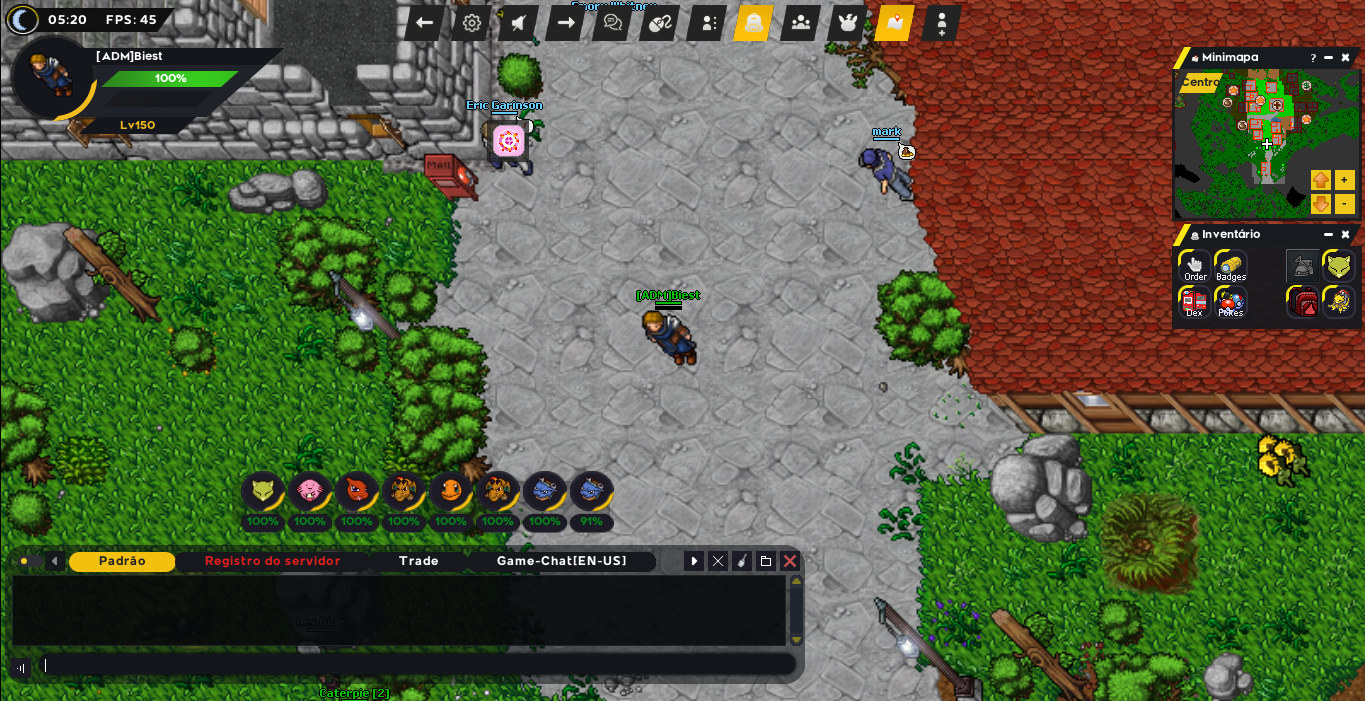Click the speech bubbles chat toolbar icon
1365x701 pixels.
tap(613, 23)
